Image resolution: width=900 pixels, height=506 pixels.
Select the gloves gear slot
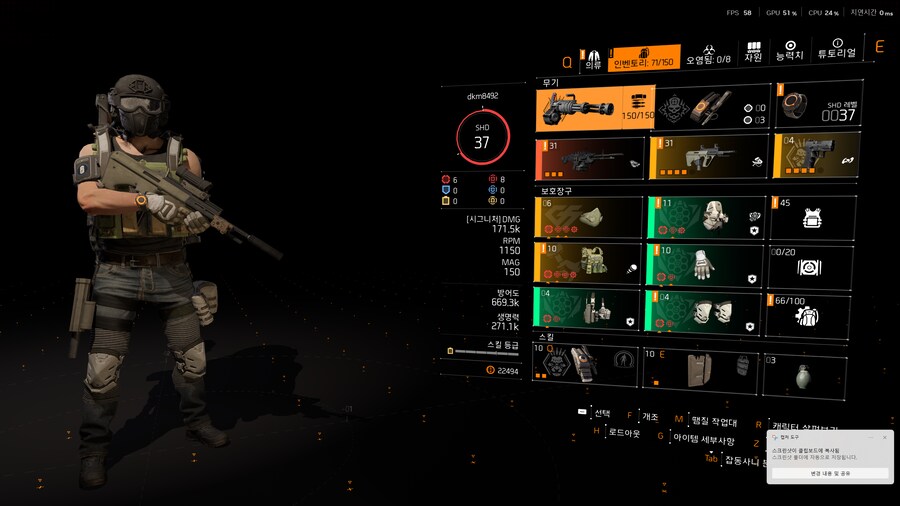click(x=701, y=263)
